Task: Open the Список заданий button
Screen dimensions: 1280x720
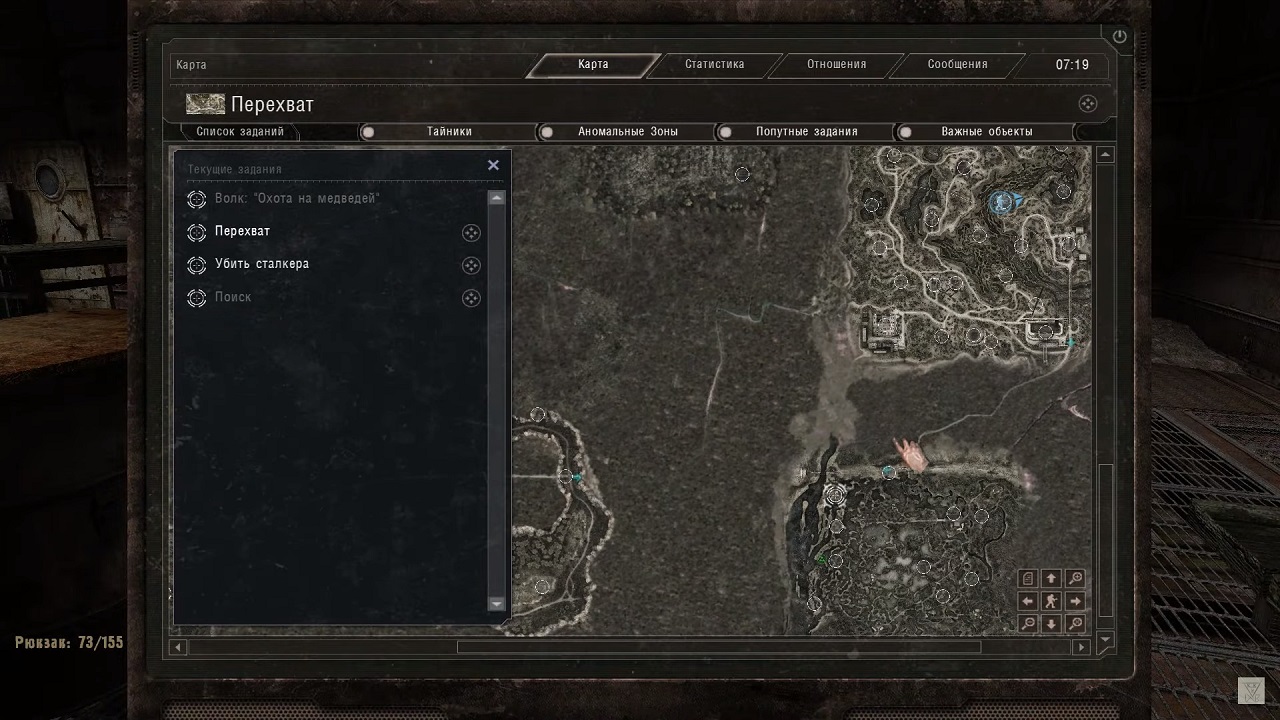Action: point(240,132)
